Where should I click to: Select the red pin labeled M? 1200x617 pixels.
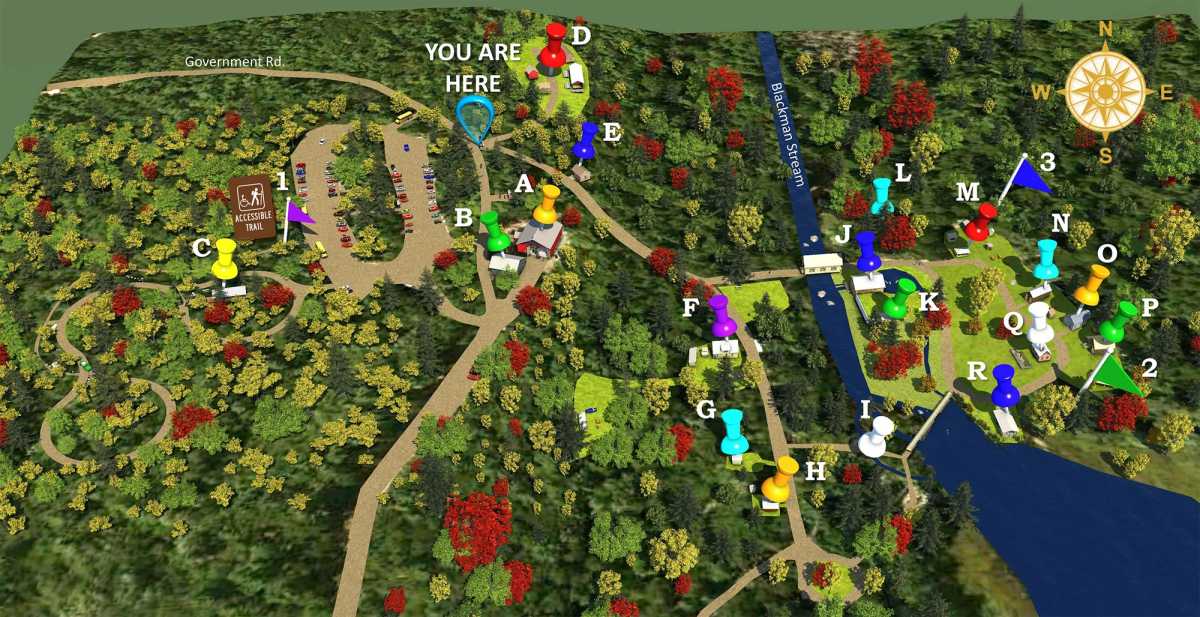click(981, 222)
